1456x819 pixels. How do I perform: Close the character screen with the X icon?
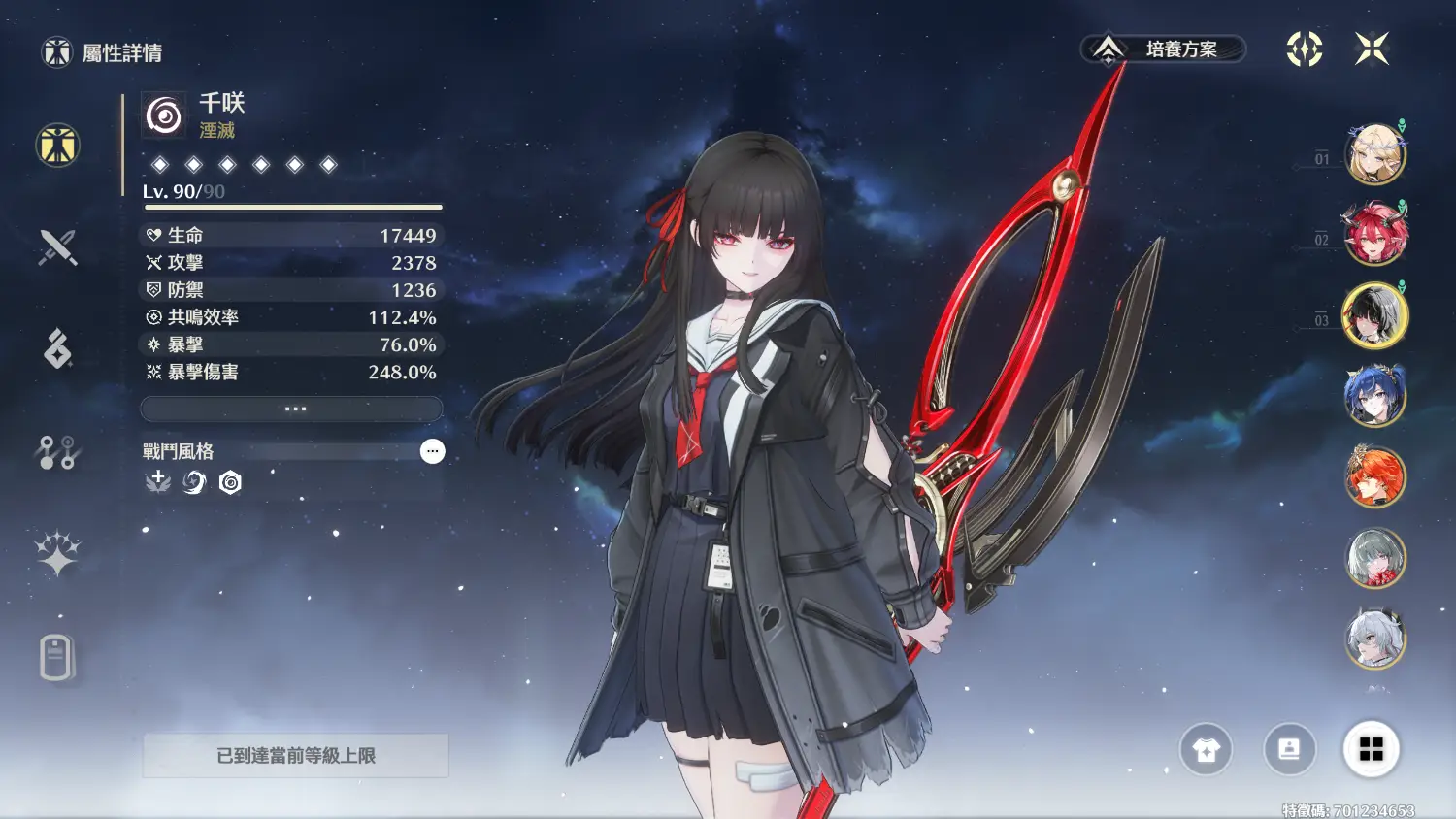point(1372,49)
